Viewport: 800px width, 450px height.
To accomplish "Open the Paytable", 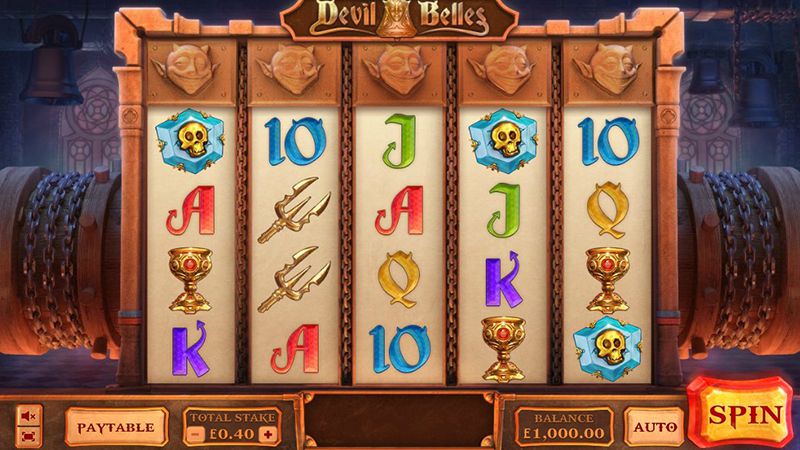I will (117, 427).
